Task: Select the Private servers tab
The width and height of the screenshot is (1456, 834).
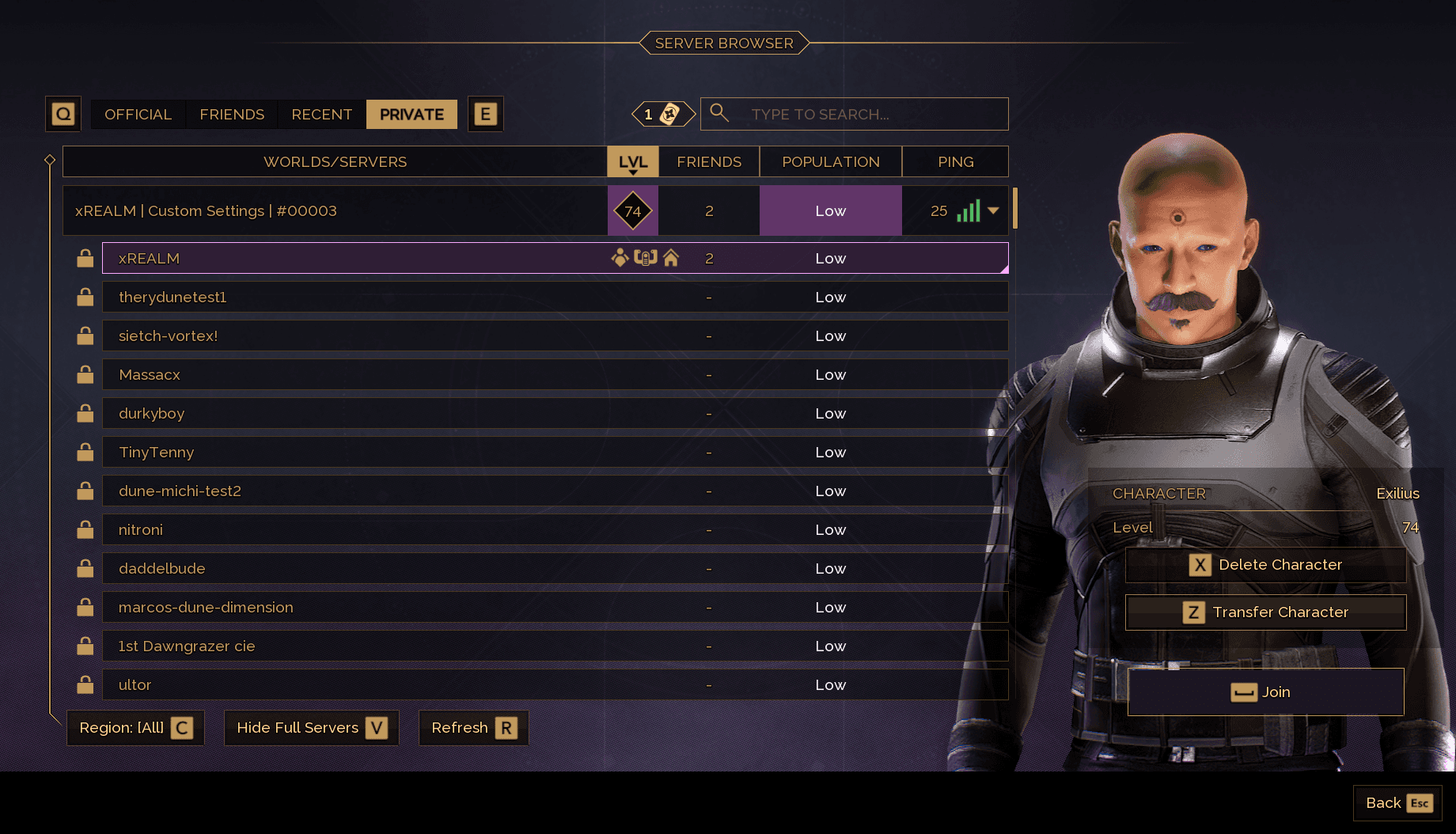Action: click(x=411, y=115)
